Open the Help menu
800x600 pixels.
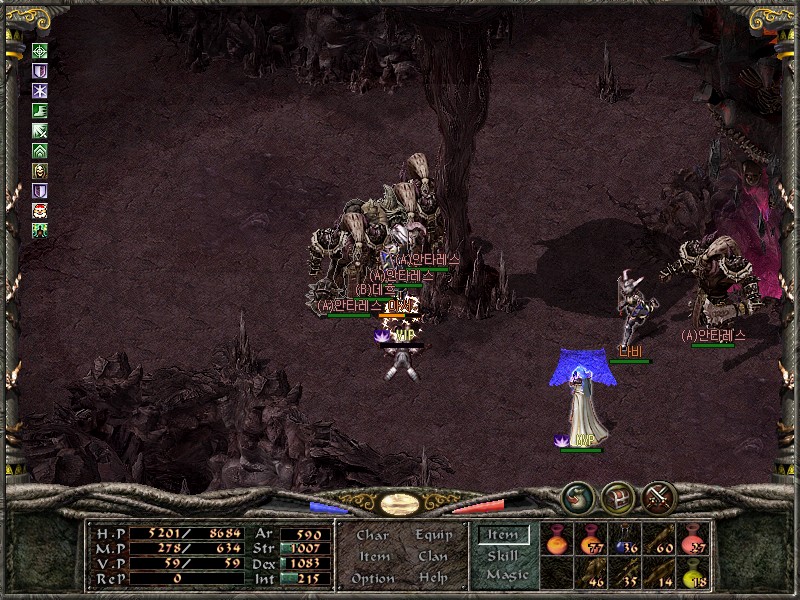point(433,578)
